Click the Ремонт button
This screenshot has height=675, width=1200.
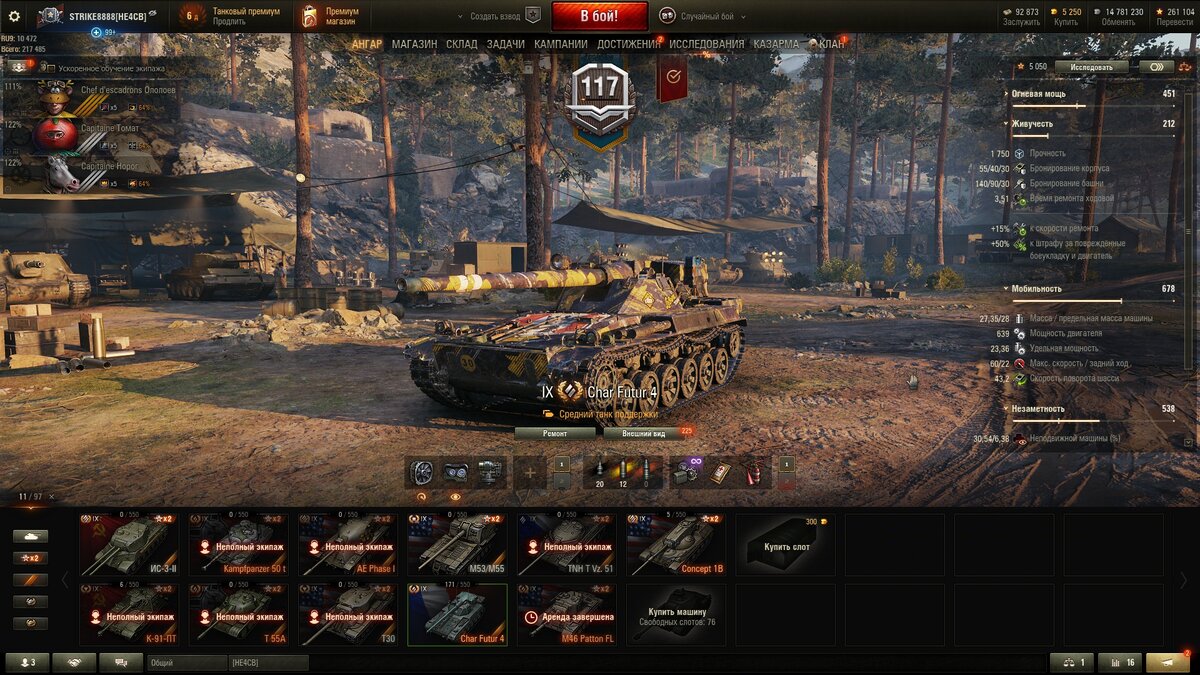pyautogui.click(x=555, y=433)
